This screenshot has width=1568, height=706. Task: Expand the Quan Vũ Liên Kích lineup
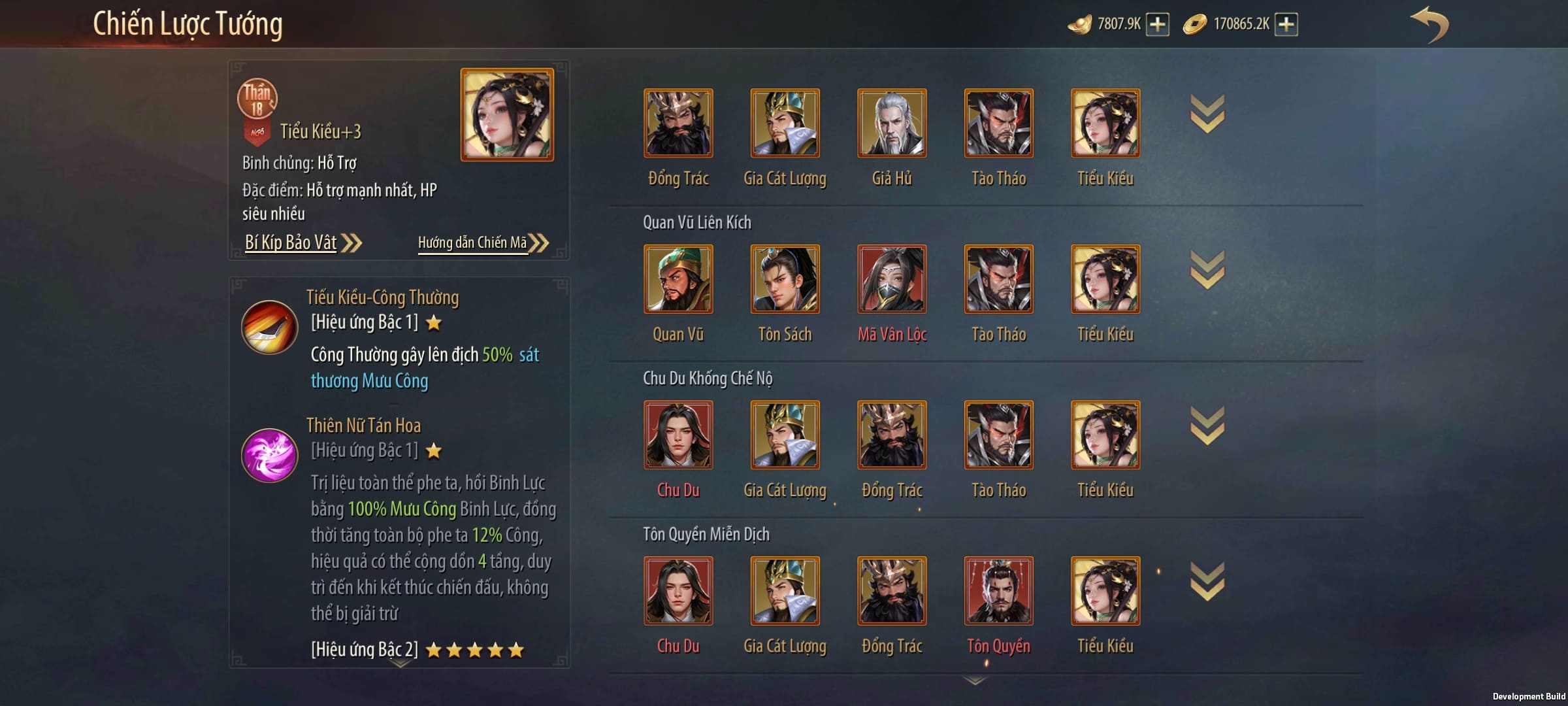click(x=1207, y=270)
